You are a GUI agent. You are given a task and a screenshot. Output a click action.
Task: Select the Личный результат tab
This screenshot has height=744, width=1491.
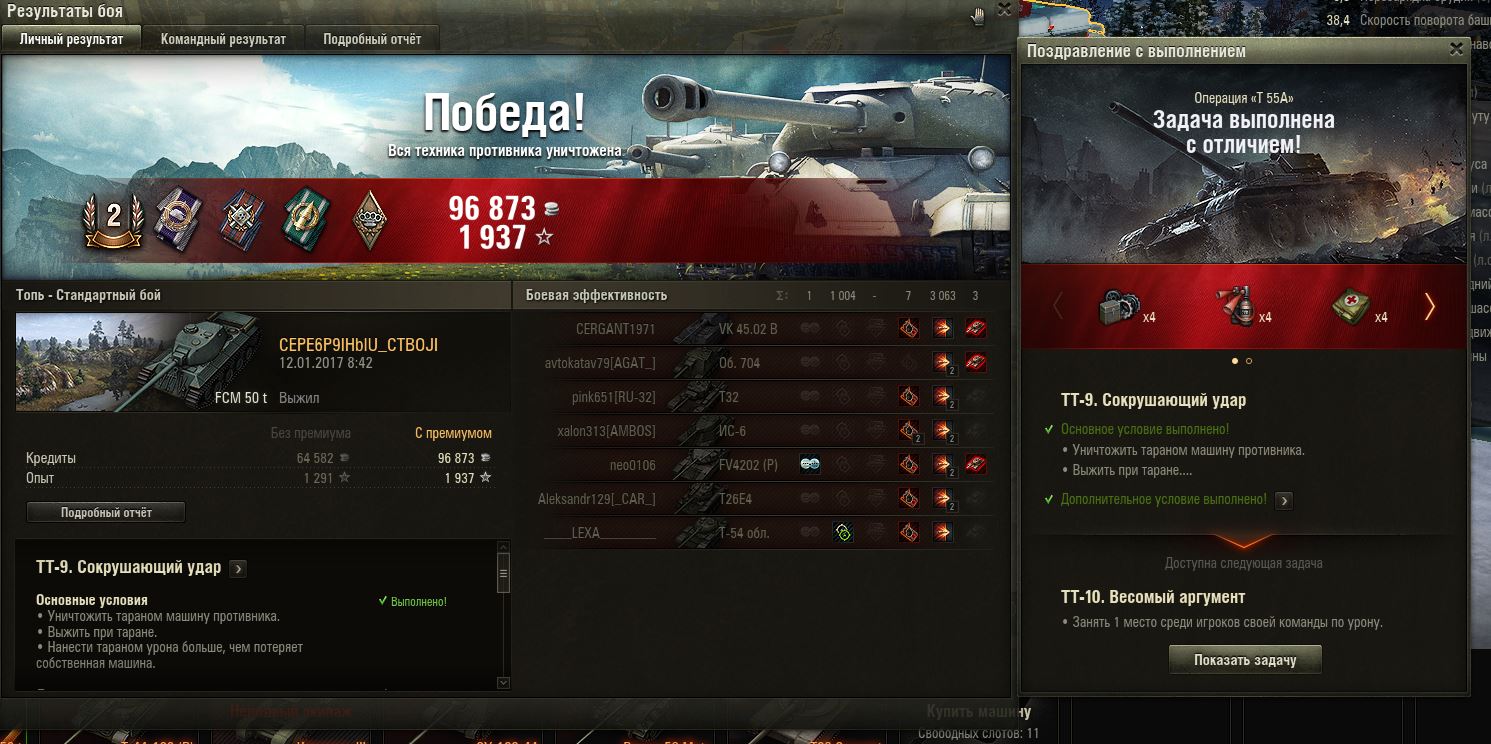coord(72,39)
